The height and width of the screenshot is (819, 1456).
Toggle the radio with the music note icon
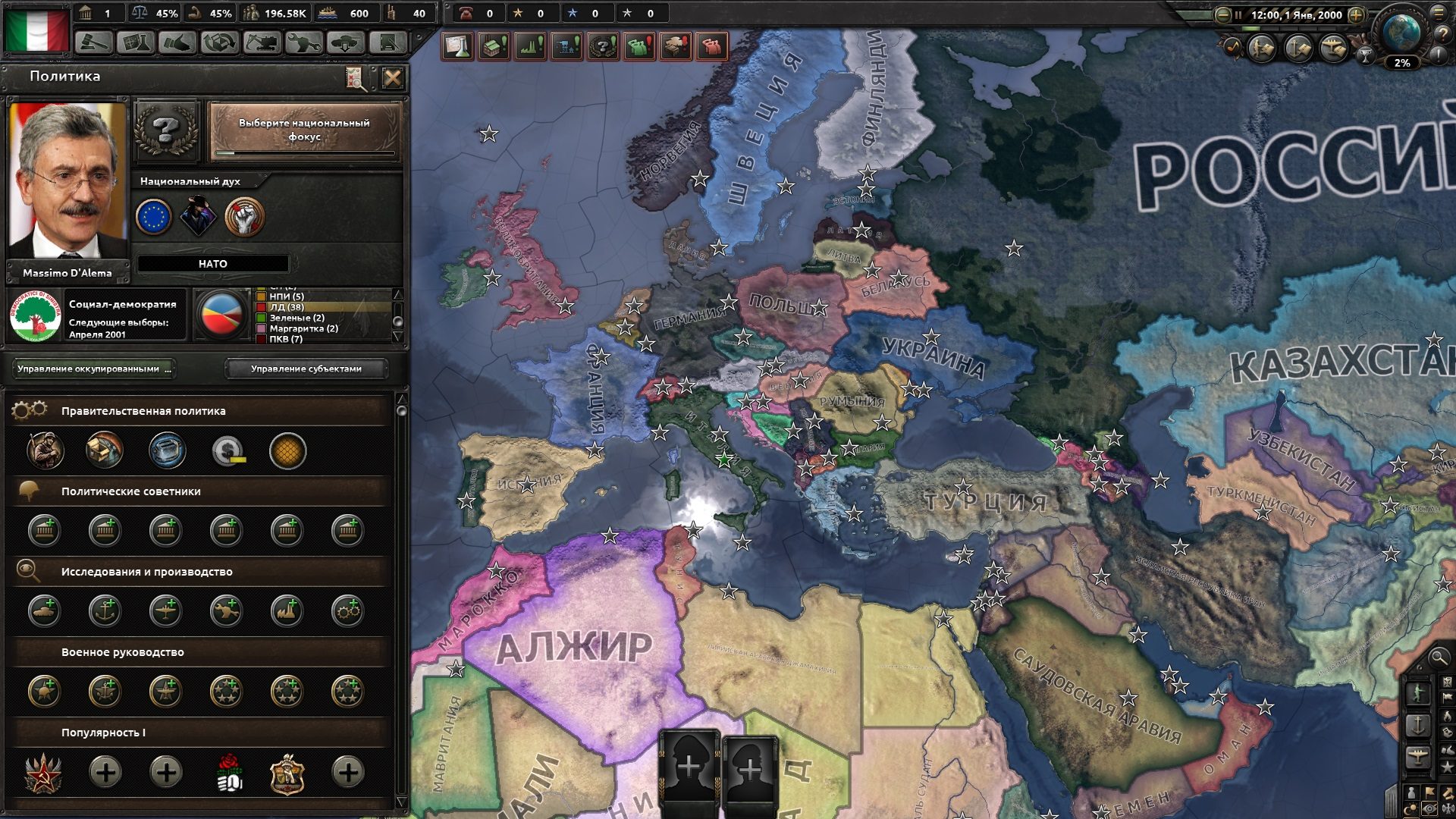[x=1232, y=47]
